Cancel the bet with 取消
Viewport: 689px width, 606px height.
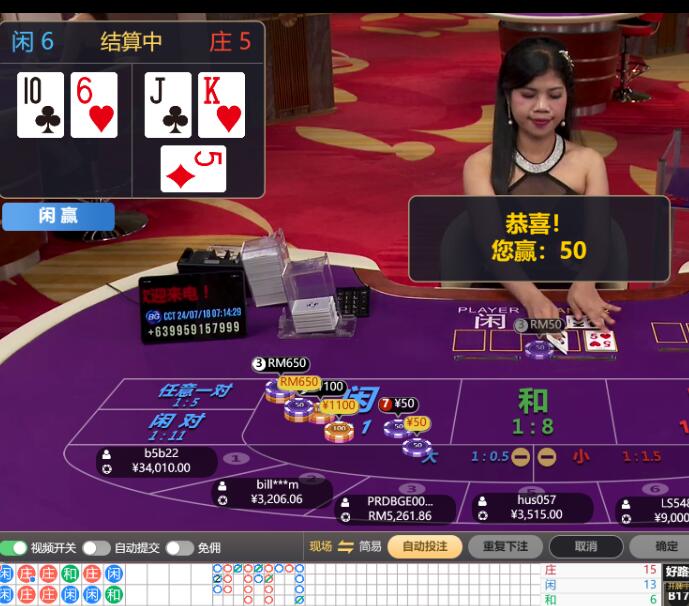coord(586,547)
